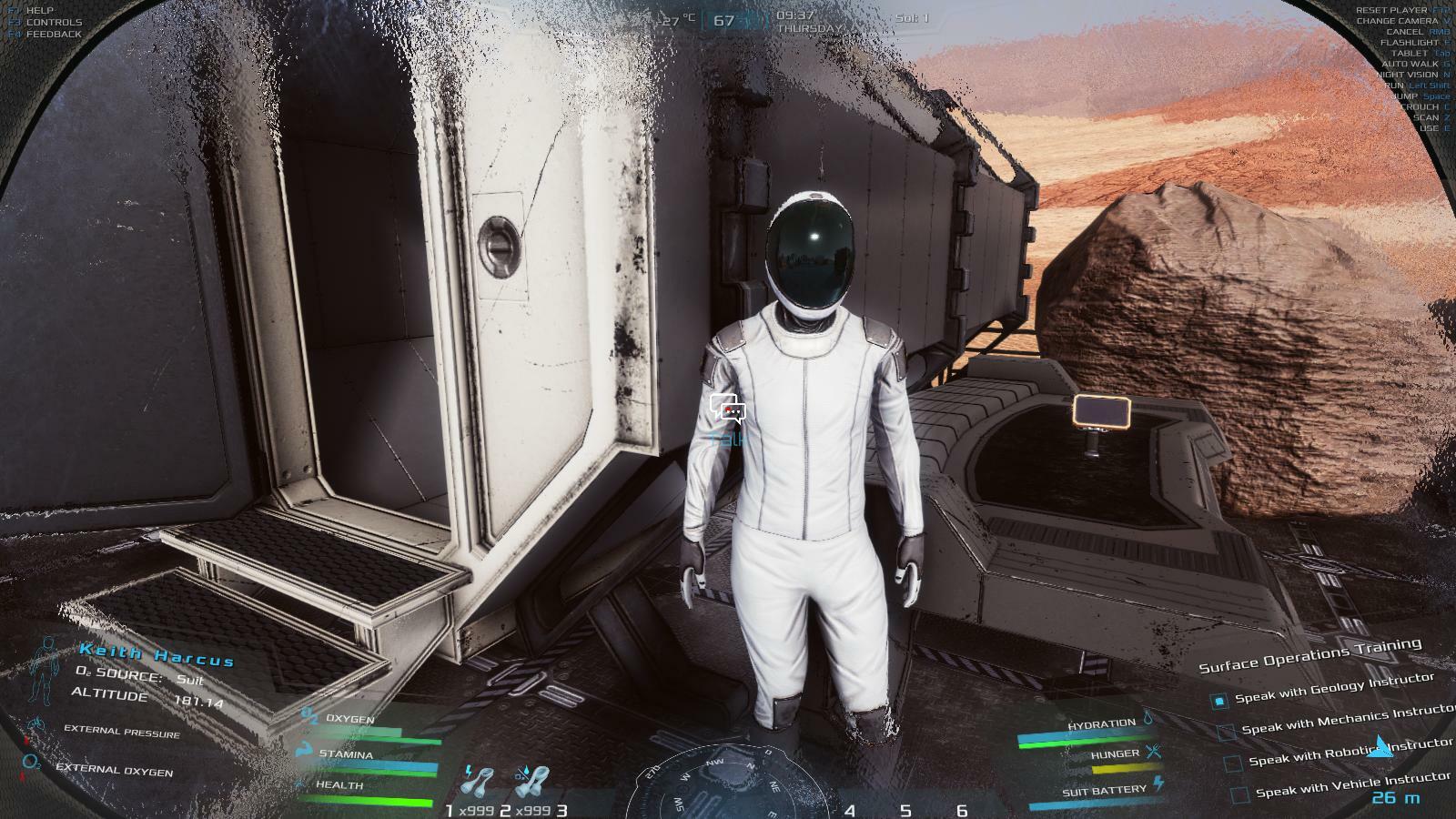The image size is (1456, 819).
Task: Click the Surface Operations Training mission title
Action: (x=1309, y=655)
